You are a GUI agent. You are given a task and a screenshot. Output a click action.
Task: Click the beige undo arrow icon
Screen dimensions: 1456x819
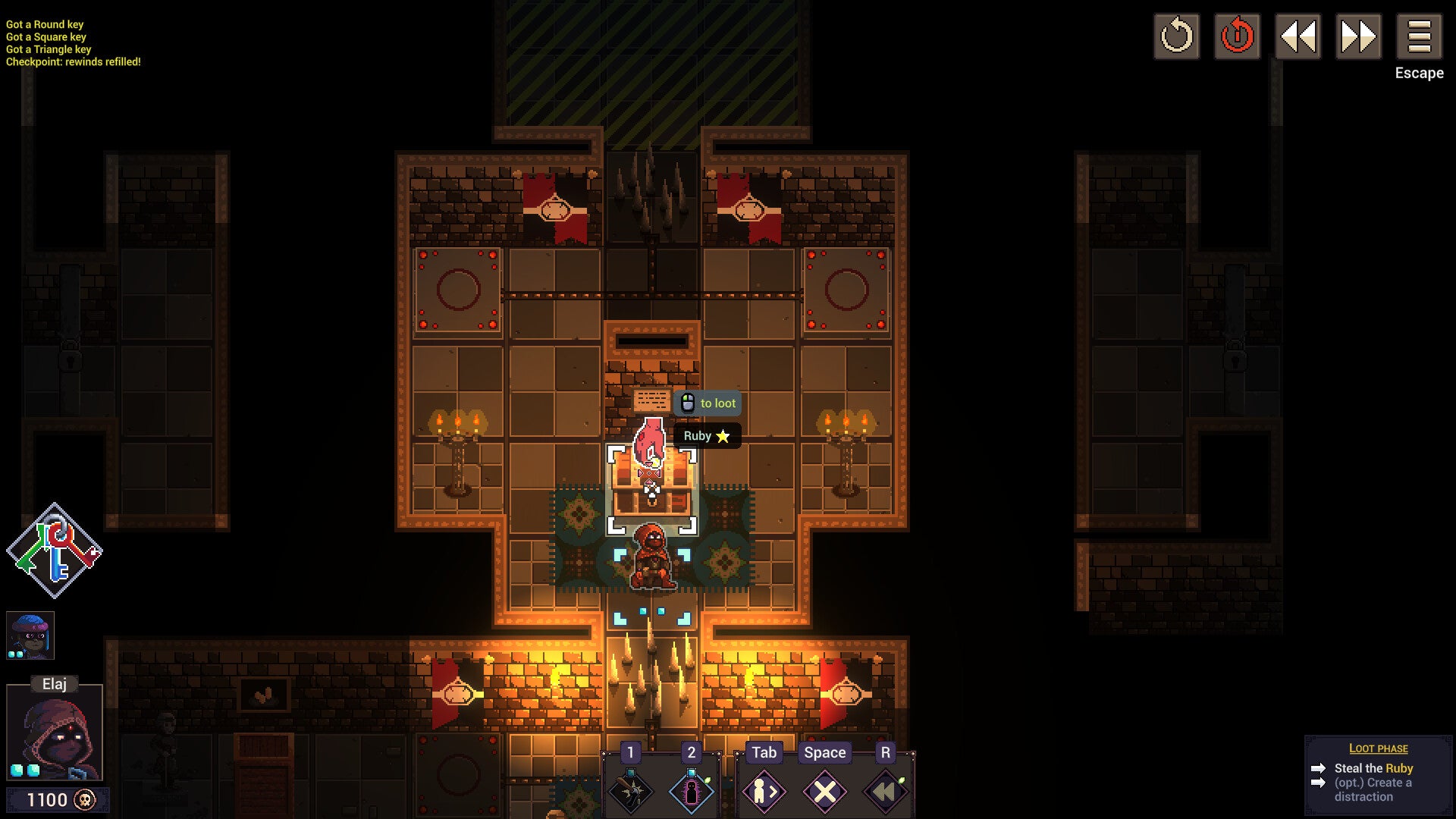[x=1177, y=36]
